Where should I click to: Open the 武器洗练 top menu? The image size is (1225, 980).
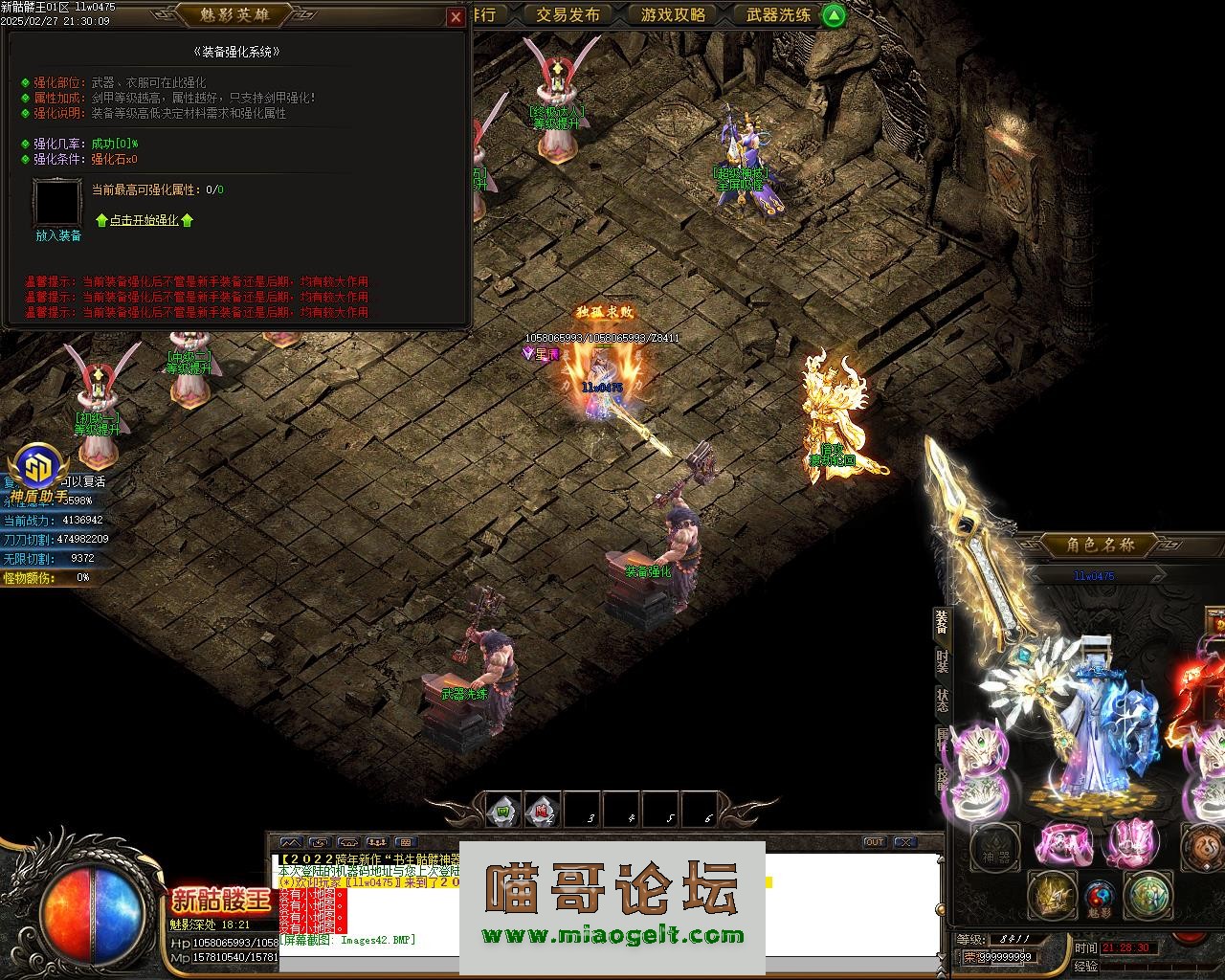[778, 14]
